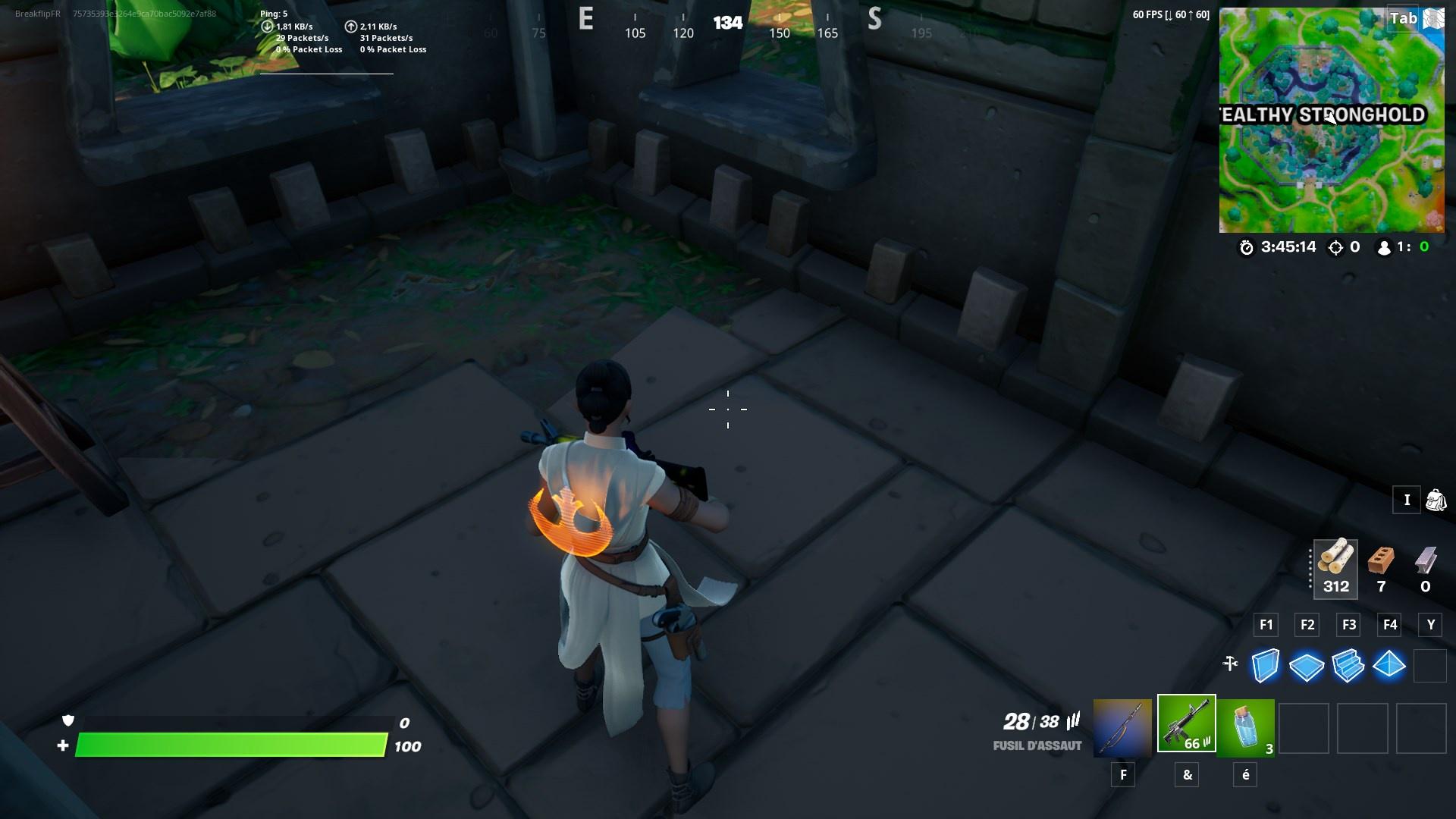1456x819 pixels.
Task: Click the eliminations crosshair icon near the timer
Action: [1334, 246]
